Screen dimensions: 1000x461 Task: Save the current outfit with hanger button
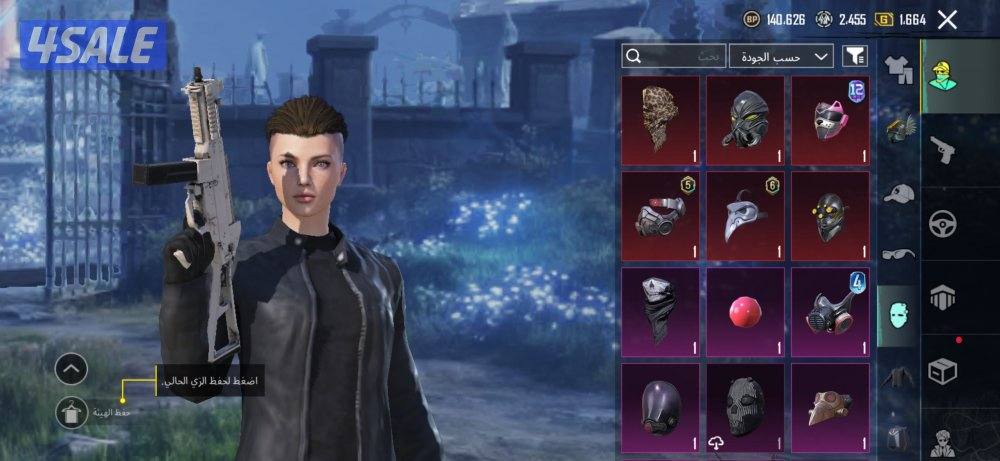(x=71, y=412)
